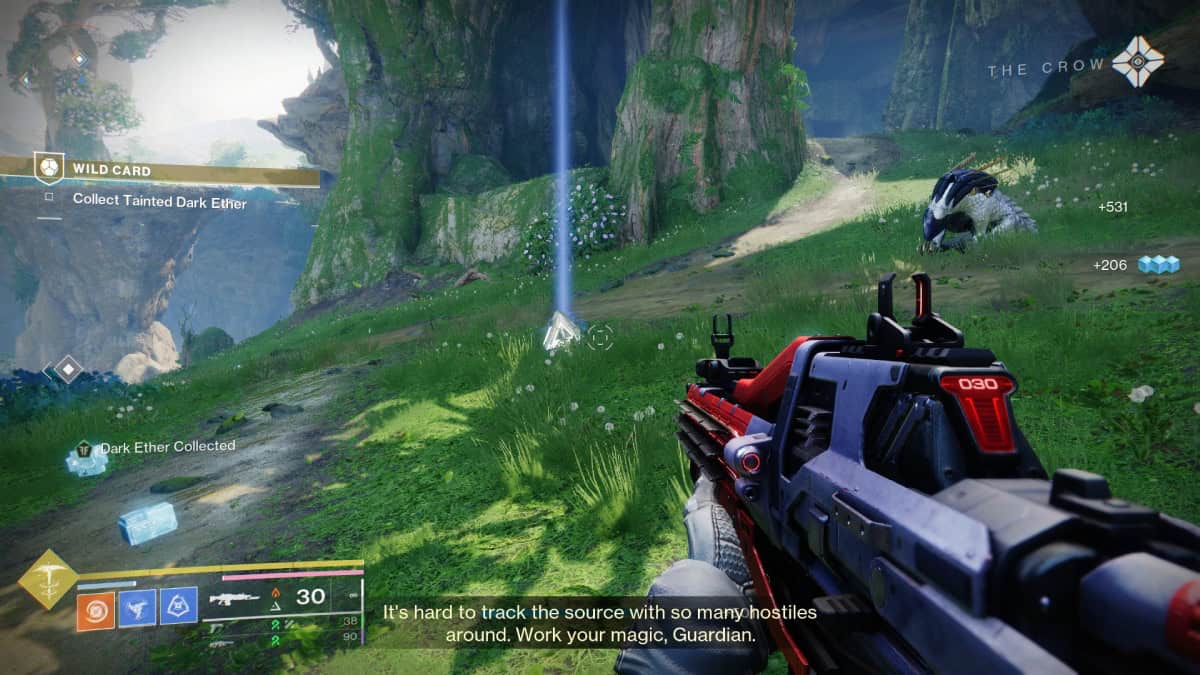
Task: Trigger the blue melee ability icon
Action: (x=137, y=608)
